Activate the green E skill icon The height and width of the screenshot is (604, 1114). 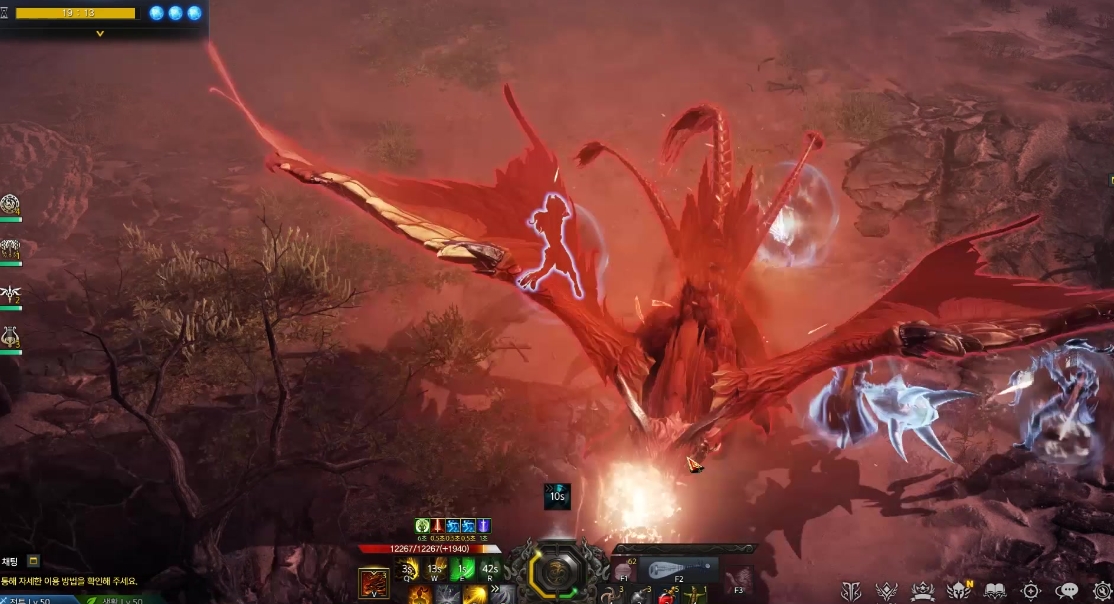[x=462, y=570]
